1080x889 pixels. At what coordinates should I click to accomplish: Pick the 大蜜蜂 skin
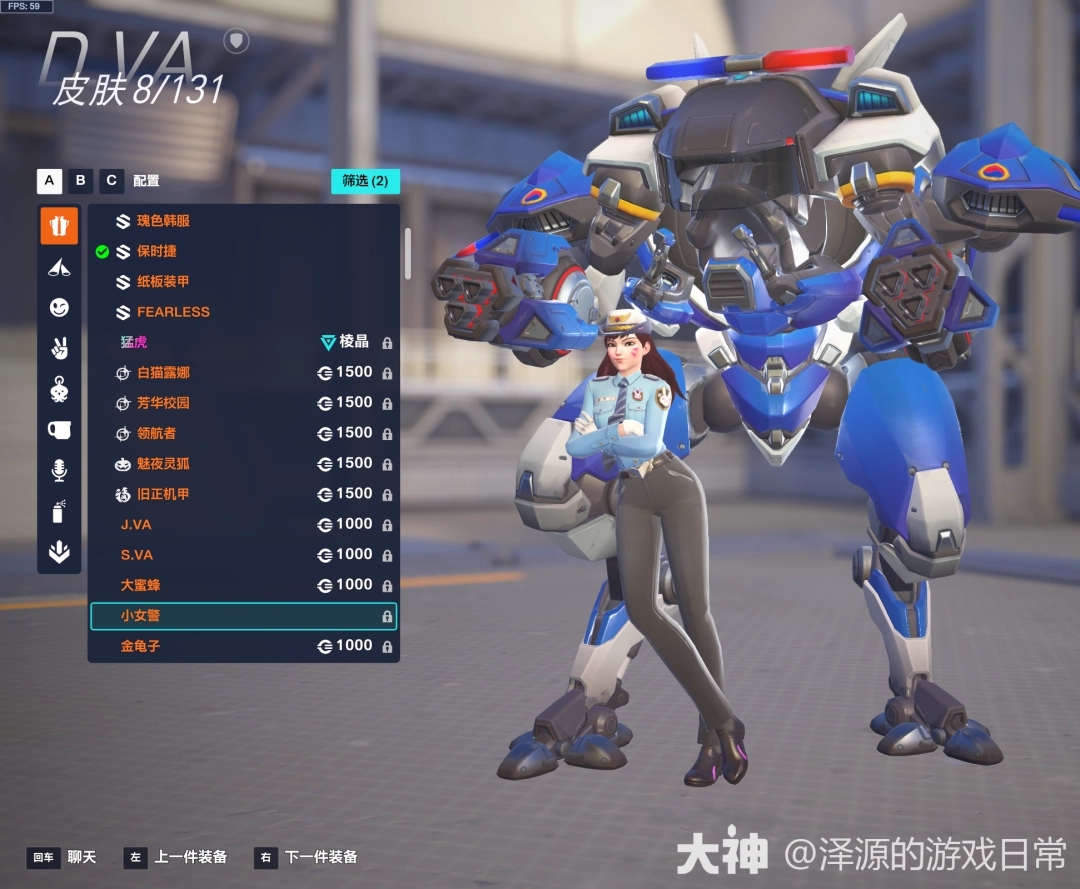pyautogui.click(x=141, y=585)
